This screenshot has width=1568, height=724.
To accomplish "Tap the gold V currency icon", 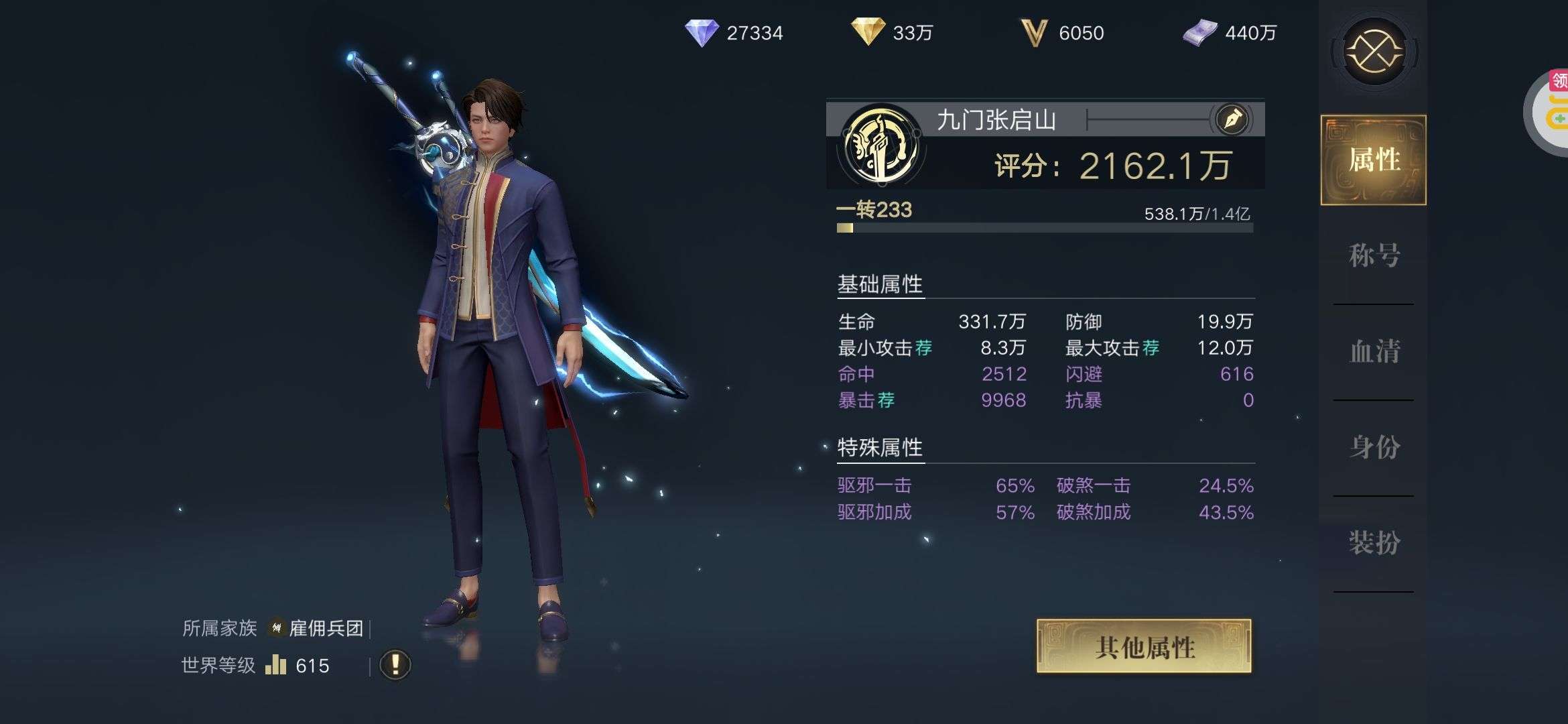I will (x=1033, y=33).
